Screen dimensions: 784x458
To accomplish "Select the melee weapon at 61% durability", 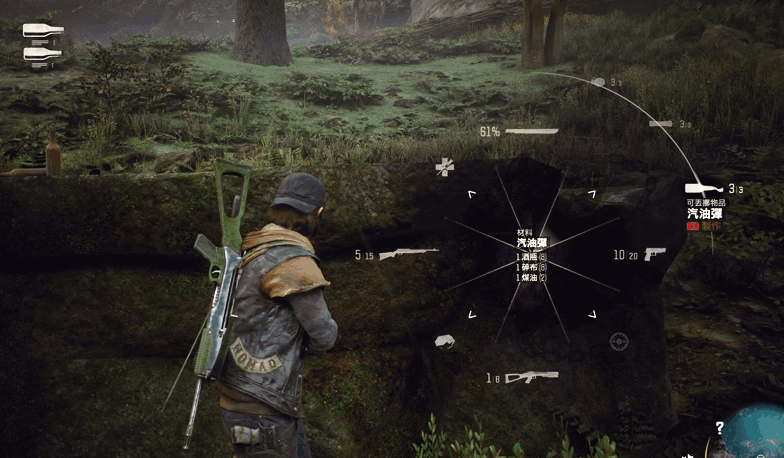I will (x=532, y=131).
